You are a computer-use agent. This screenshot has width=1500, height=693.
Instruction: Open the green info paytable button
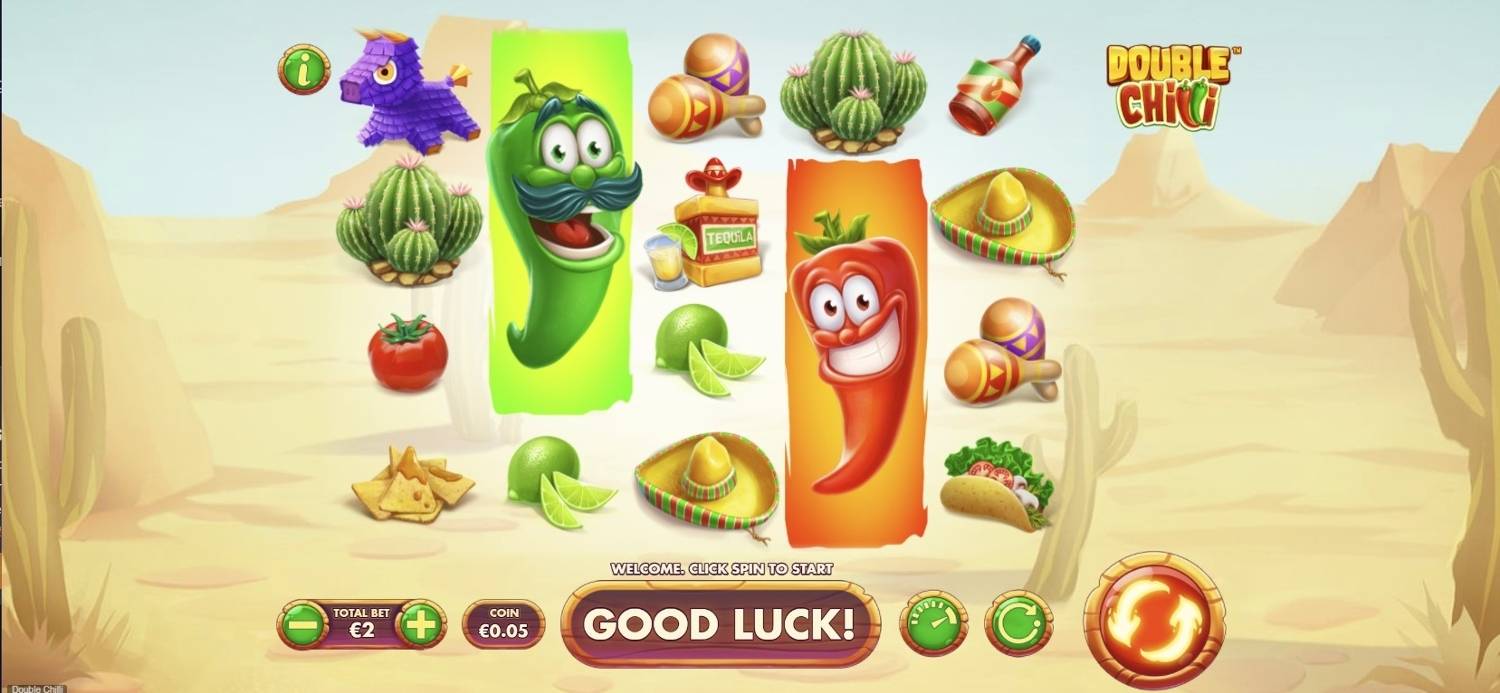pos(303,69)
